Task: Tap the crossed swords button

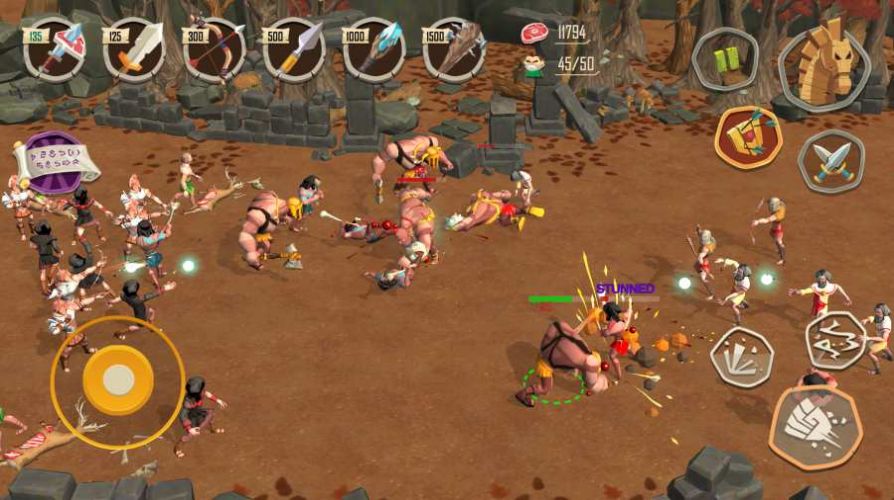Action: [831, 160]
